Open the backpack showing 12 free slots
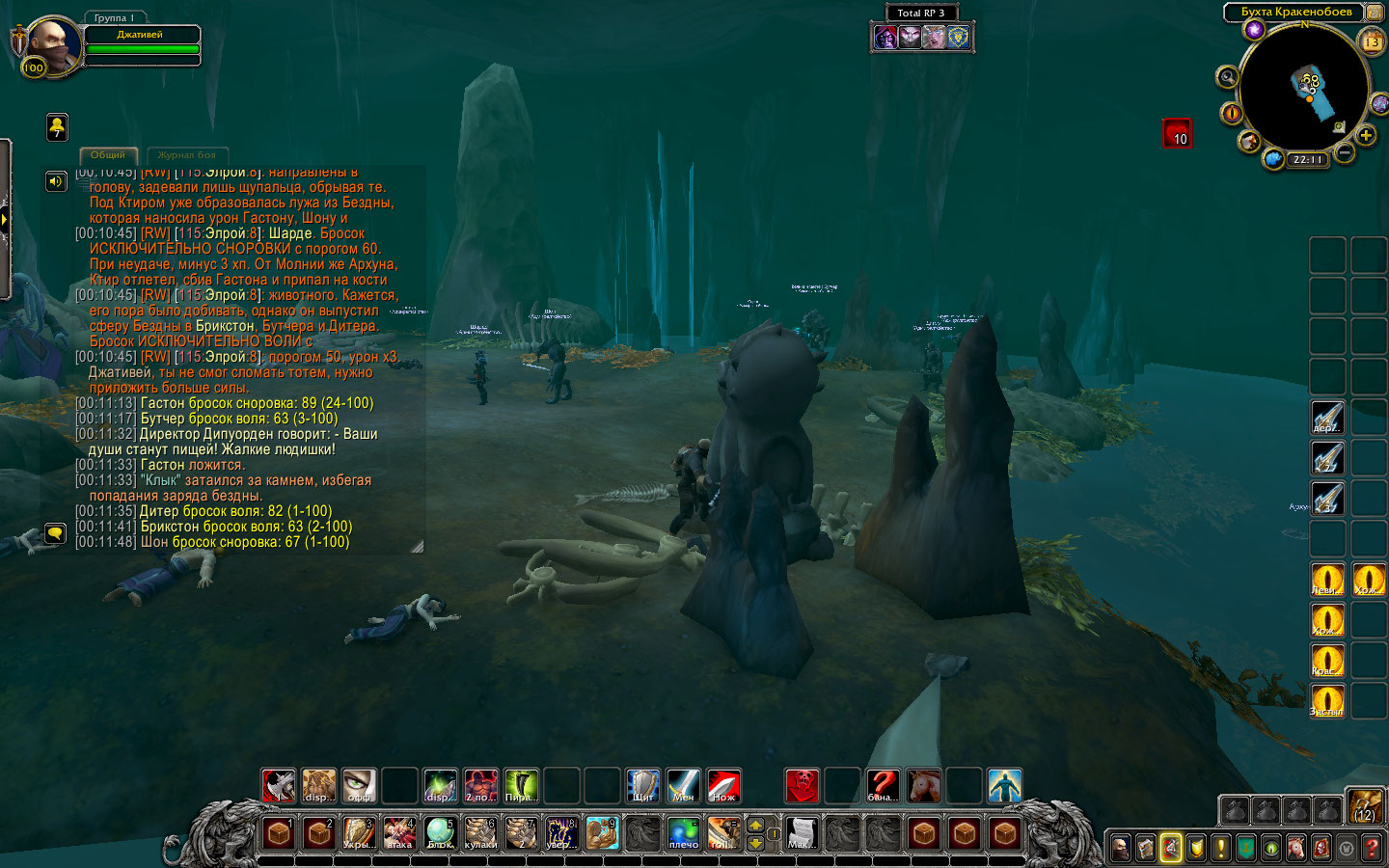 pos(1365,806)
